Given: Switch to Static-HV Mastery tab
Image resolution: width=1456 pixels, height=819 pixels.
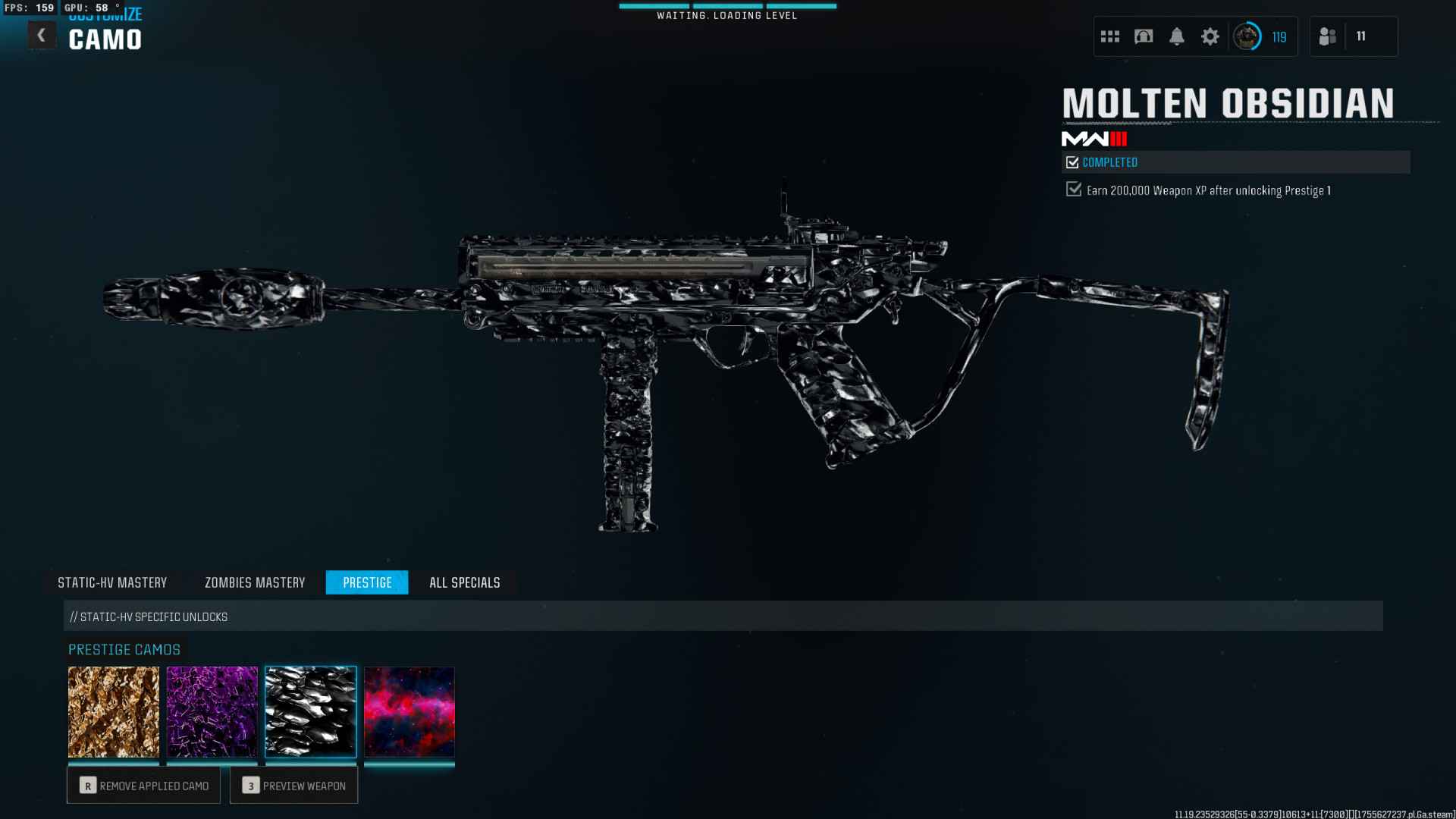Looking at the screenshot, I should point(112,582).
